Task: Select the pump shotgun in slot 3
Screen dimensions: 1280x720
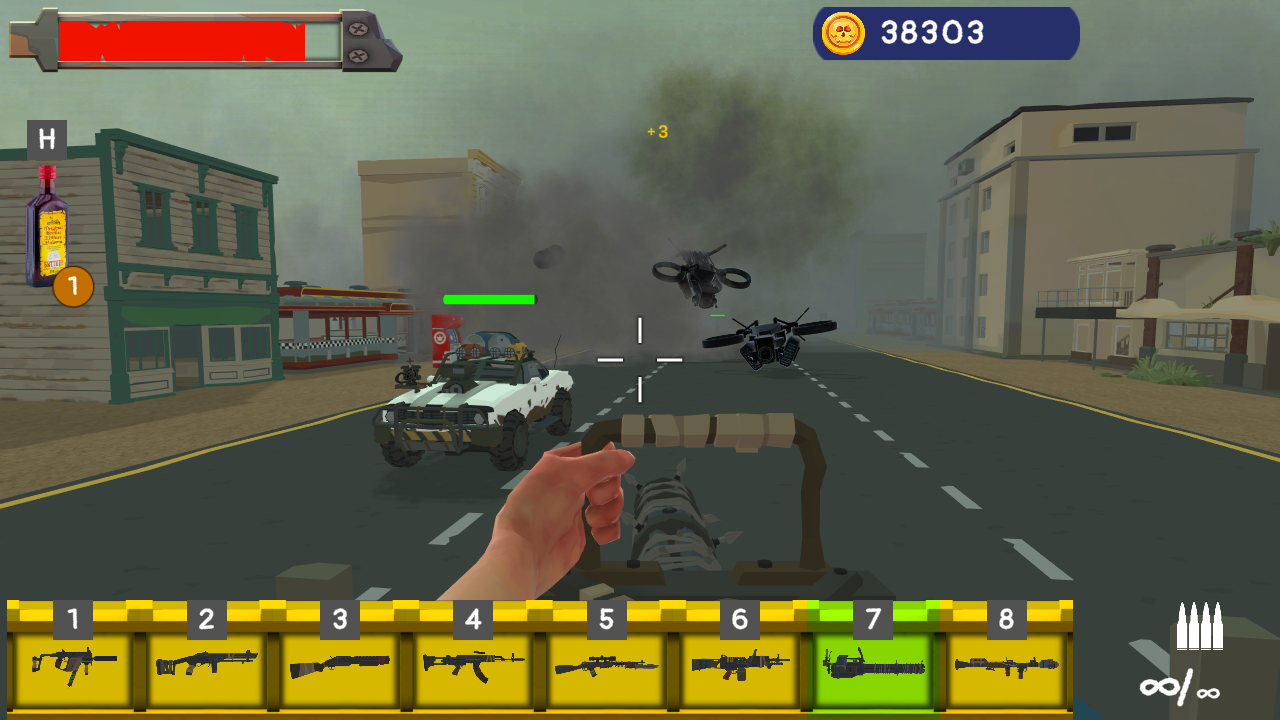Action: pyautogui.click(x=340, y=665)
